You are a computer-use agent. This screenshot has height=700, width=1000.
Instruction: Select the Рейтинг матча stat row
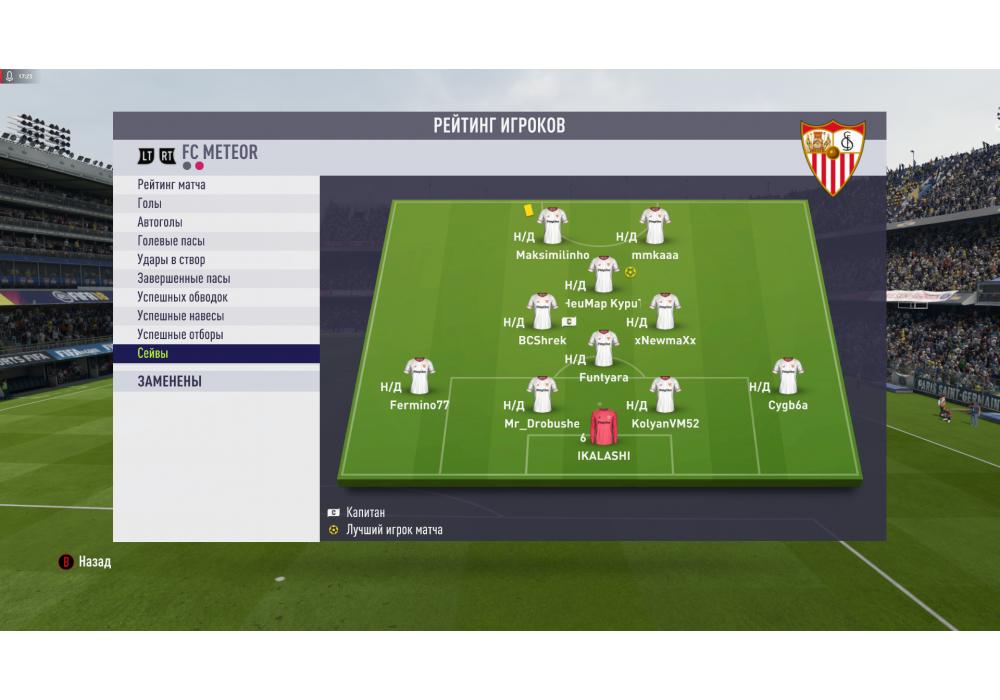pyautogui.click(x=215, y=185)
